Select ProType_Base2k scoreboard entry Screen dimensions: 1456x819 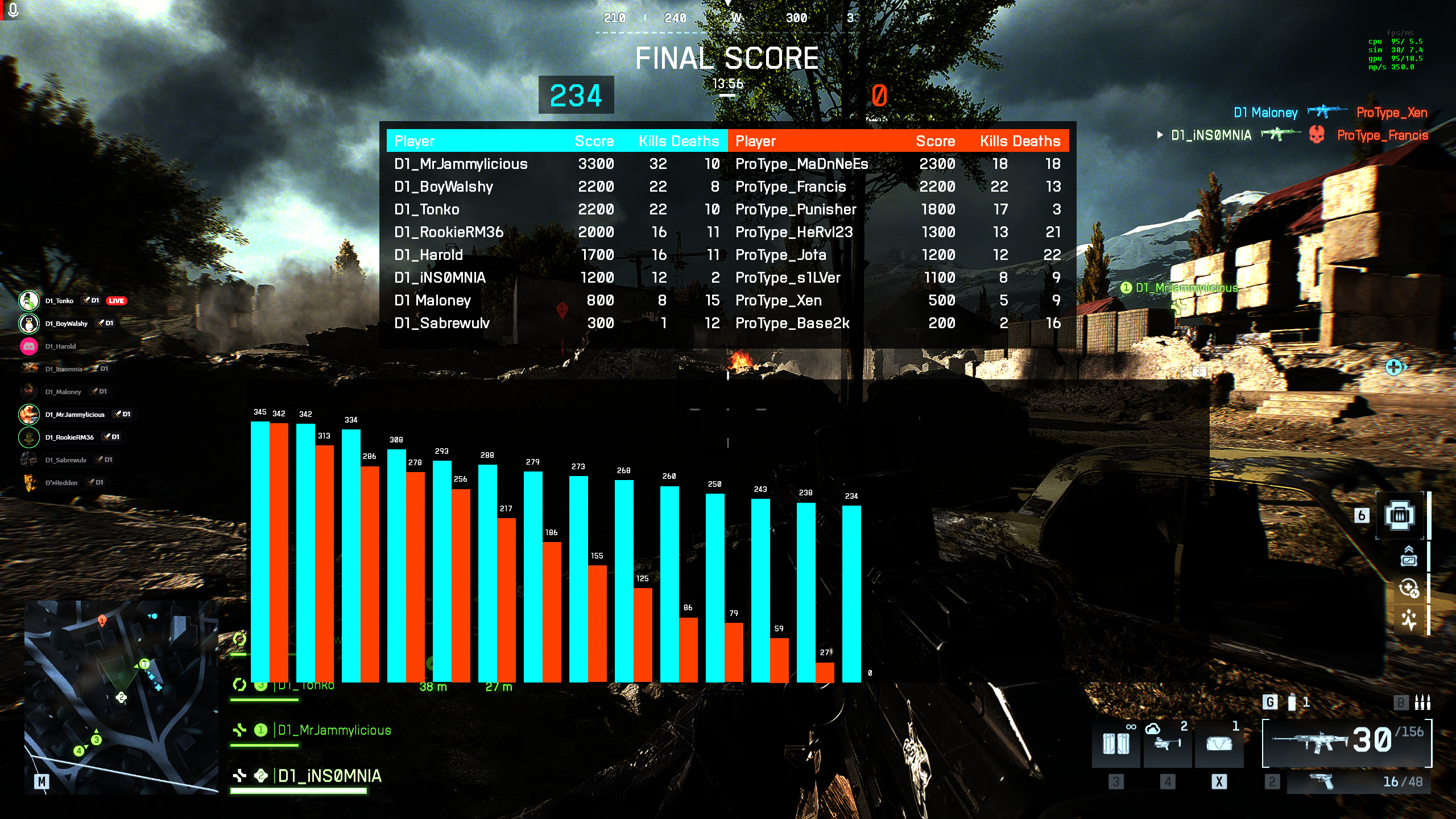pyautogui.click(x=792, y=323)
